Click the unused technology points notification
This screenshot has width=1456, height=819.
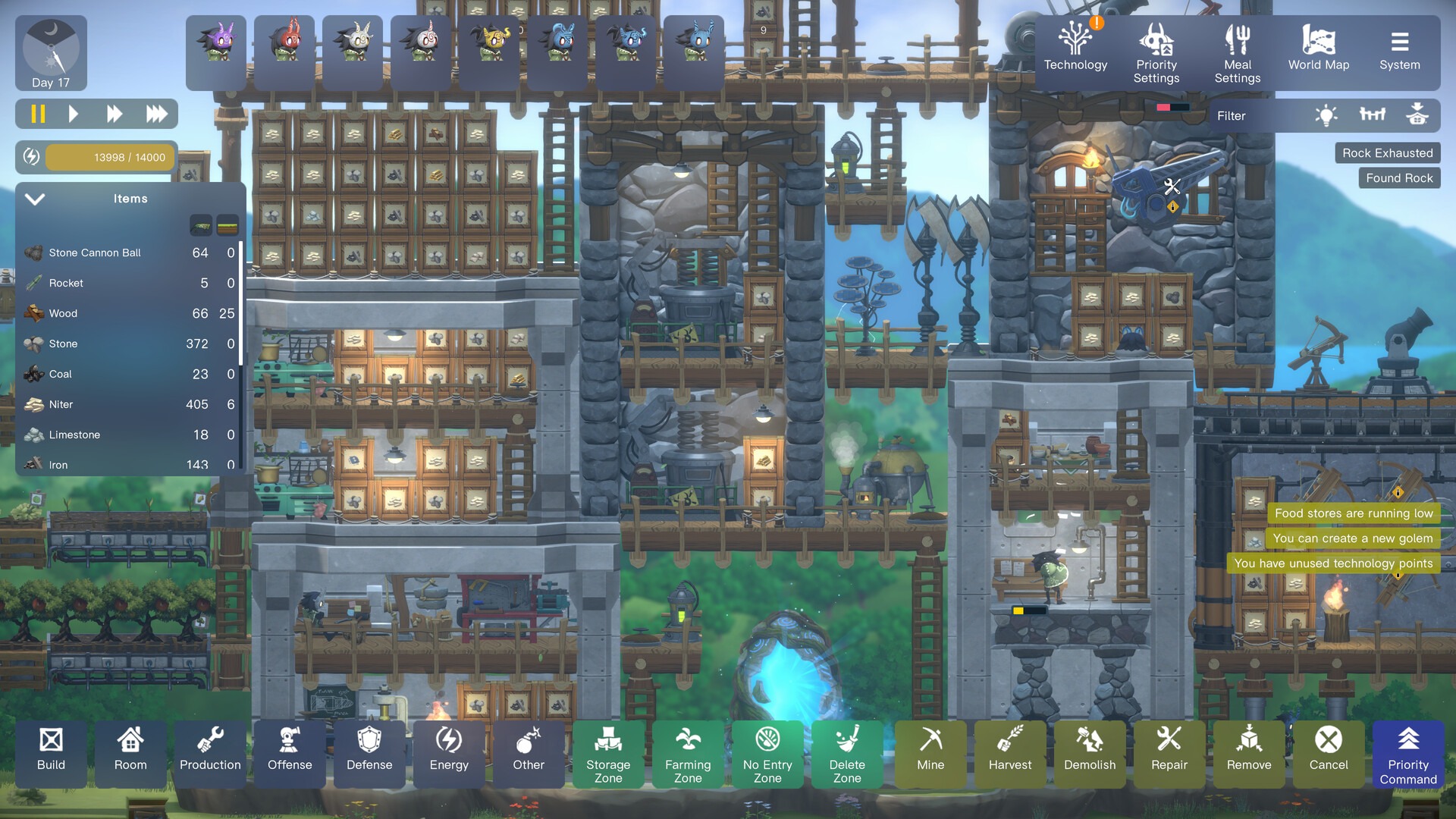[1333, 563]
